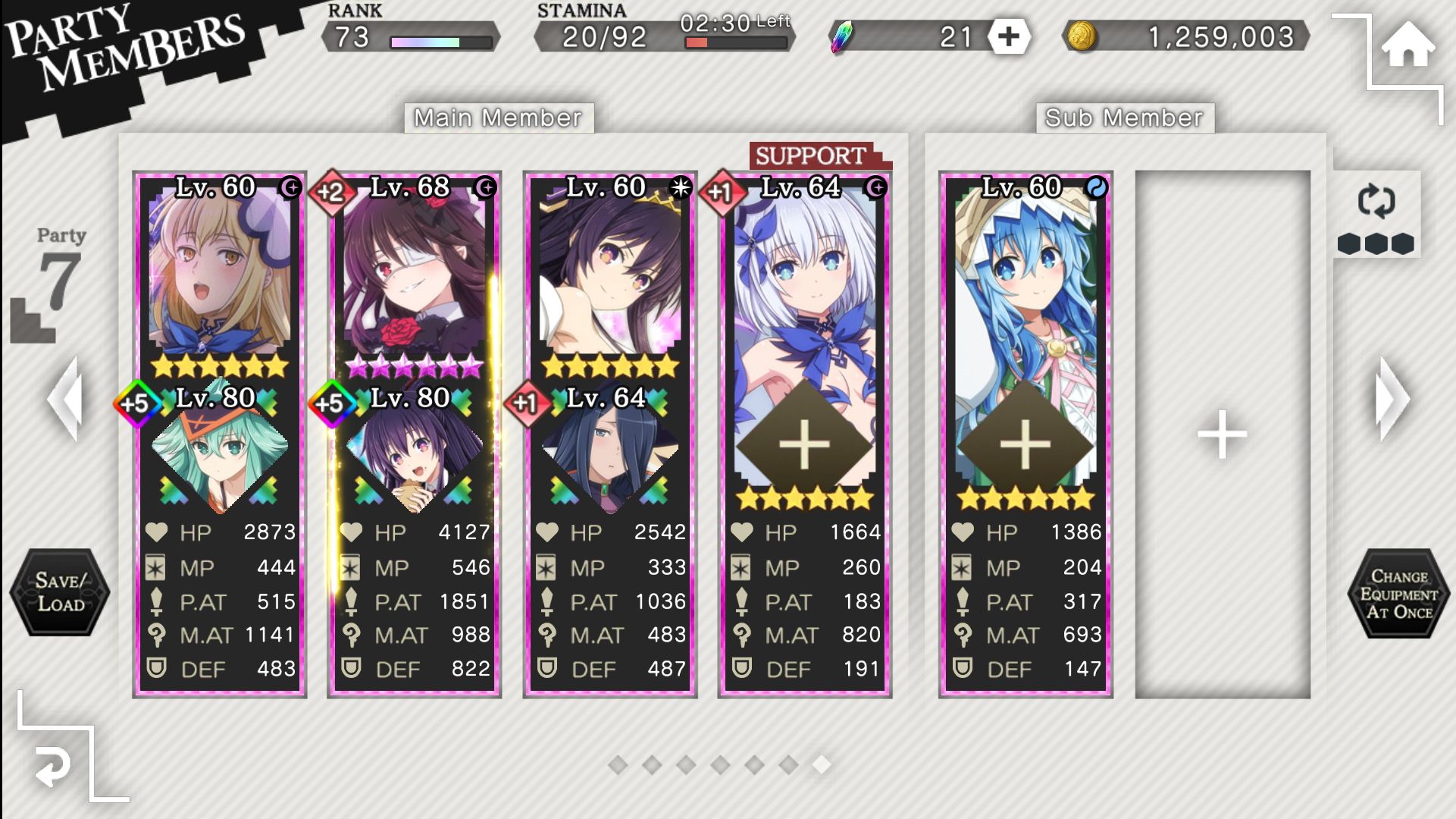This screenshot has height=819, width=1456.
Task: Jump to the first party page dot
Action: pos(618,765)
